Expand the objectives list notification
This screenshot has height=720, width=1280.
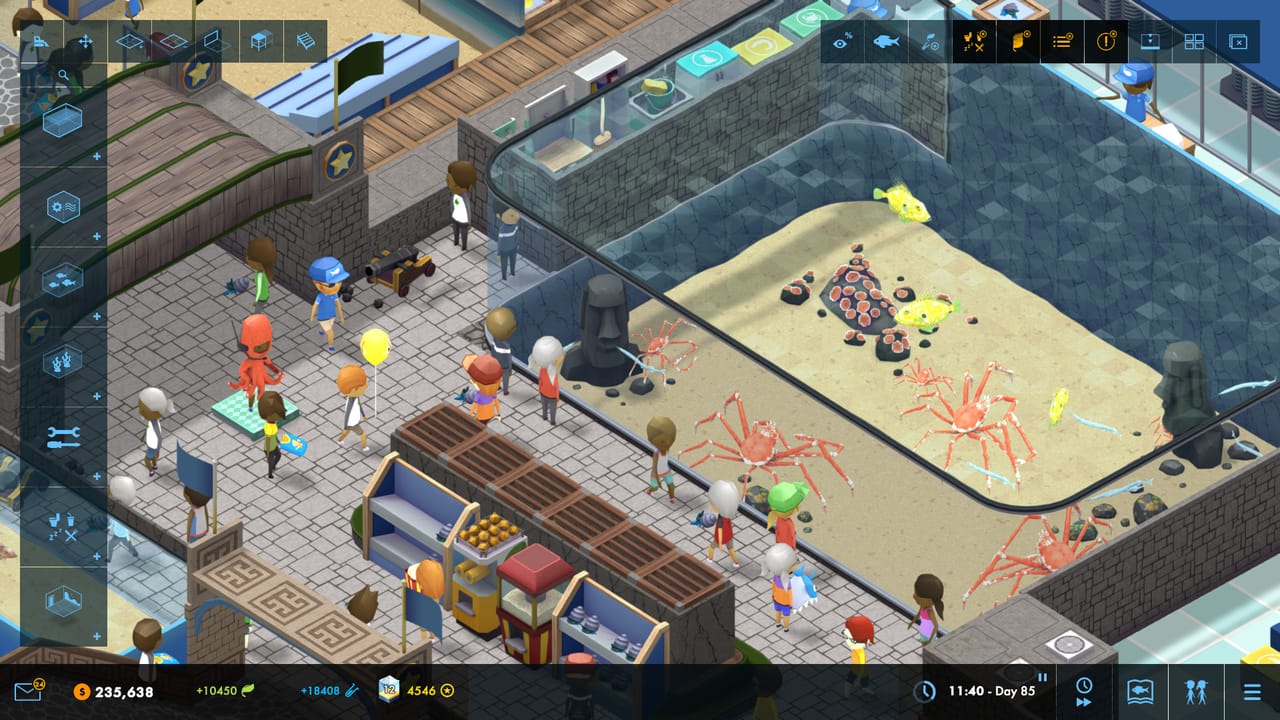point(1060,42)
